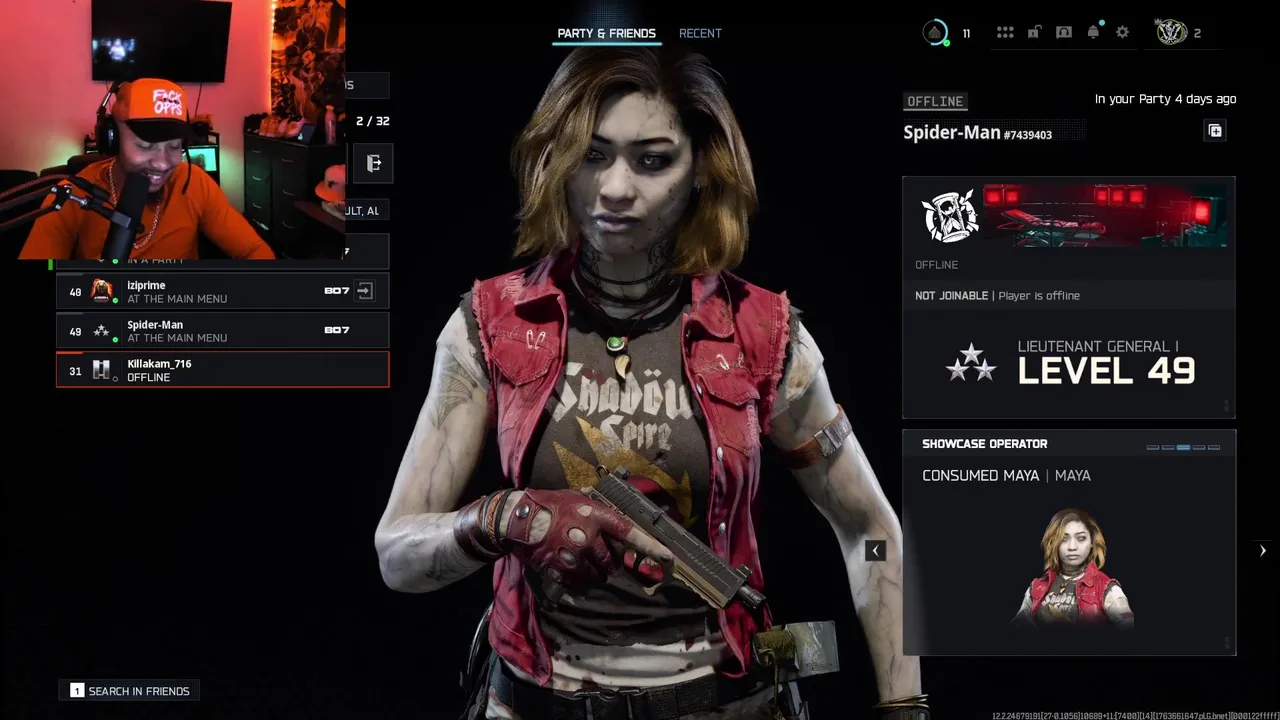Open the Recent players tab
Image resolution: width=1280 pixels, height=720 pixels.
coord(700,34)
